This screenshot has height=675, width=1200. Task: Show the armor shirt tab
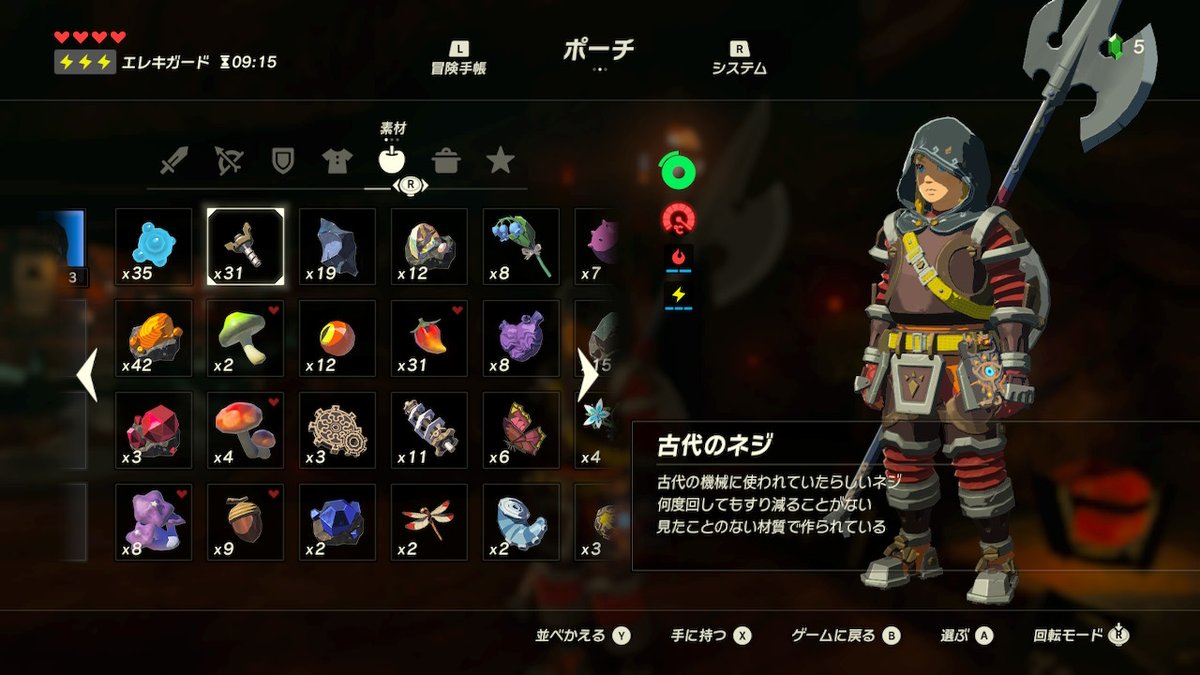point(337,160)
